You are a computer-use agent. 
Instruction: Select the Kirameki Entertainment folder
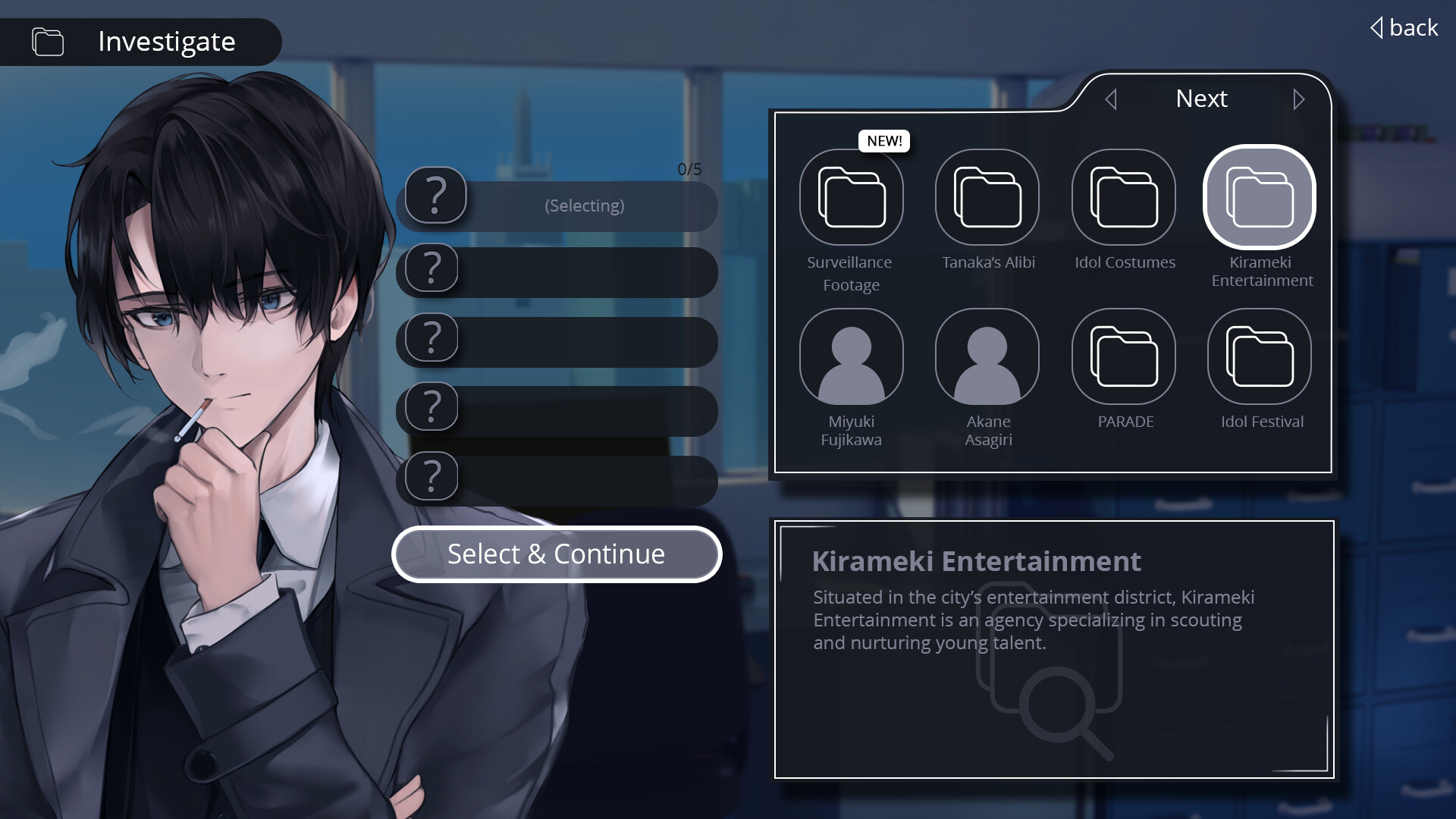(x=1259, y=196)
